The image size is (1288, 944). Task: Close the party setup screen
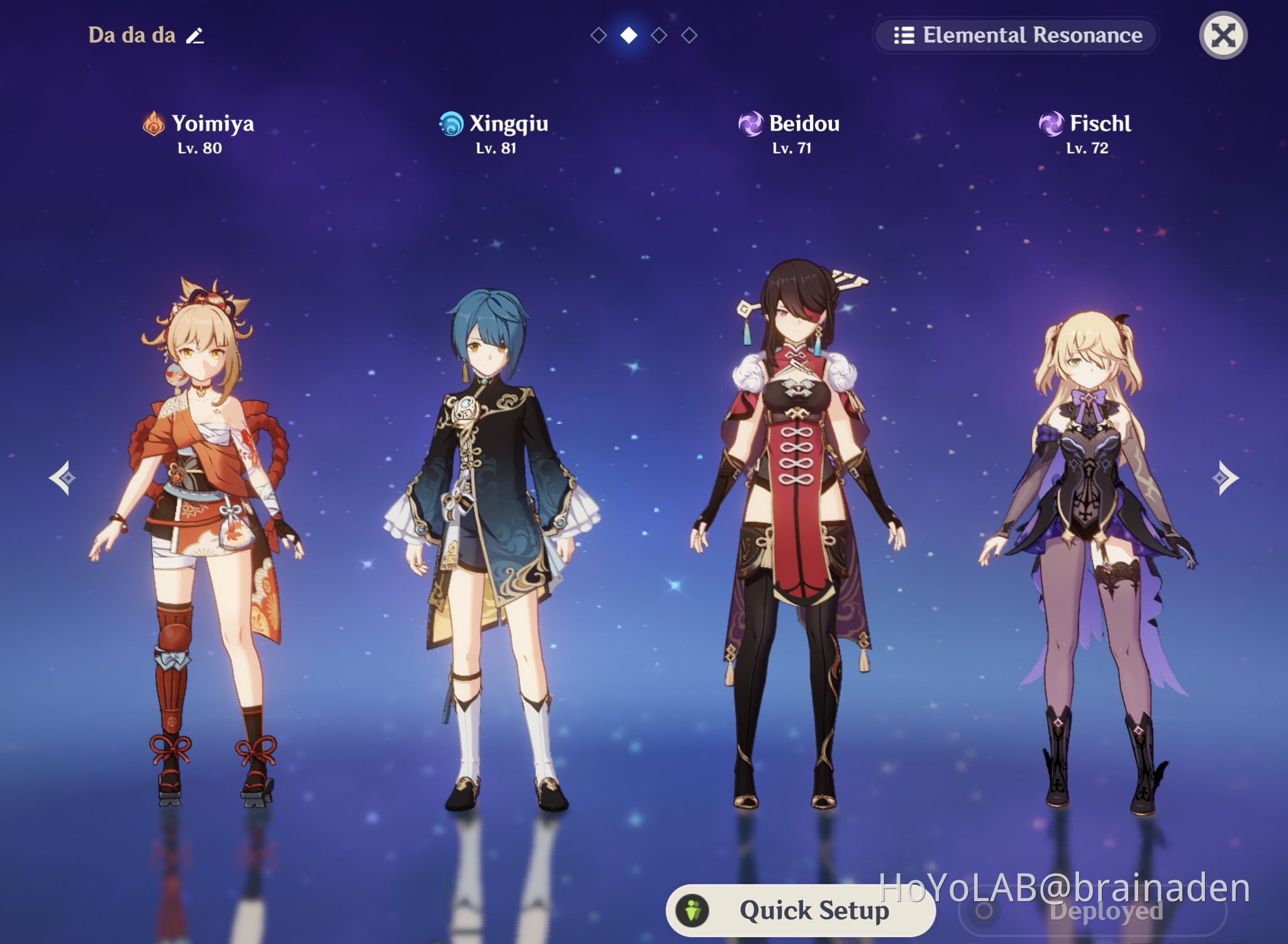(x=1223, y=35)
